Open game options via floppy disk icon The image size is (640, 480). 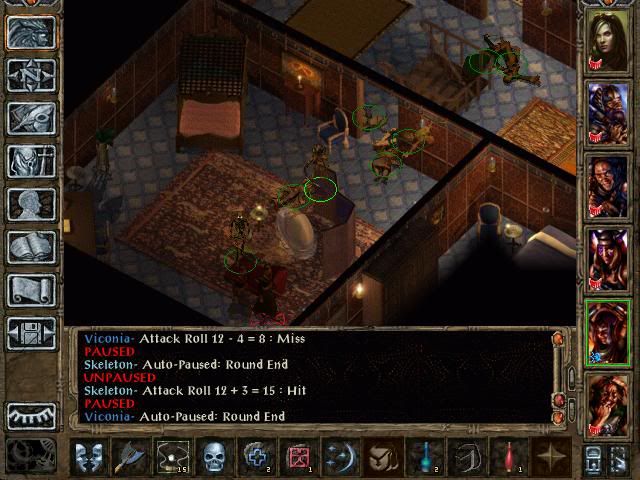[x=32, y=333]
